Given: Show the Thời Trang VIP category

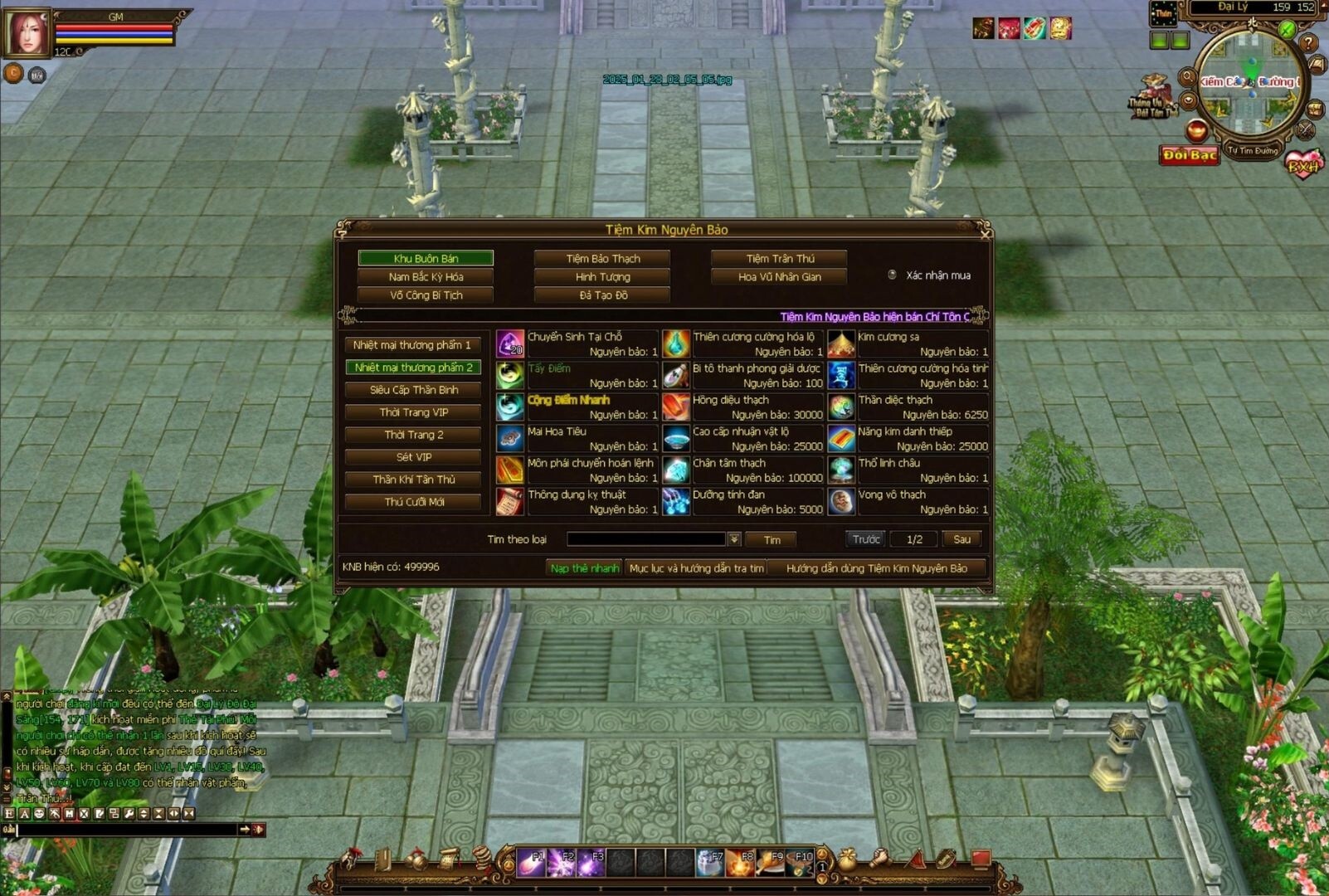Looking at the screenshot, I should [x=413, y=412].
